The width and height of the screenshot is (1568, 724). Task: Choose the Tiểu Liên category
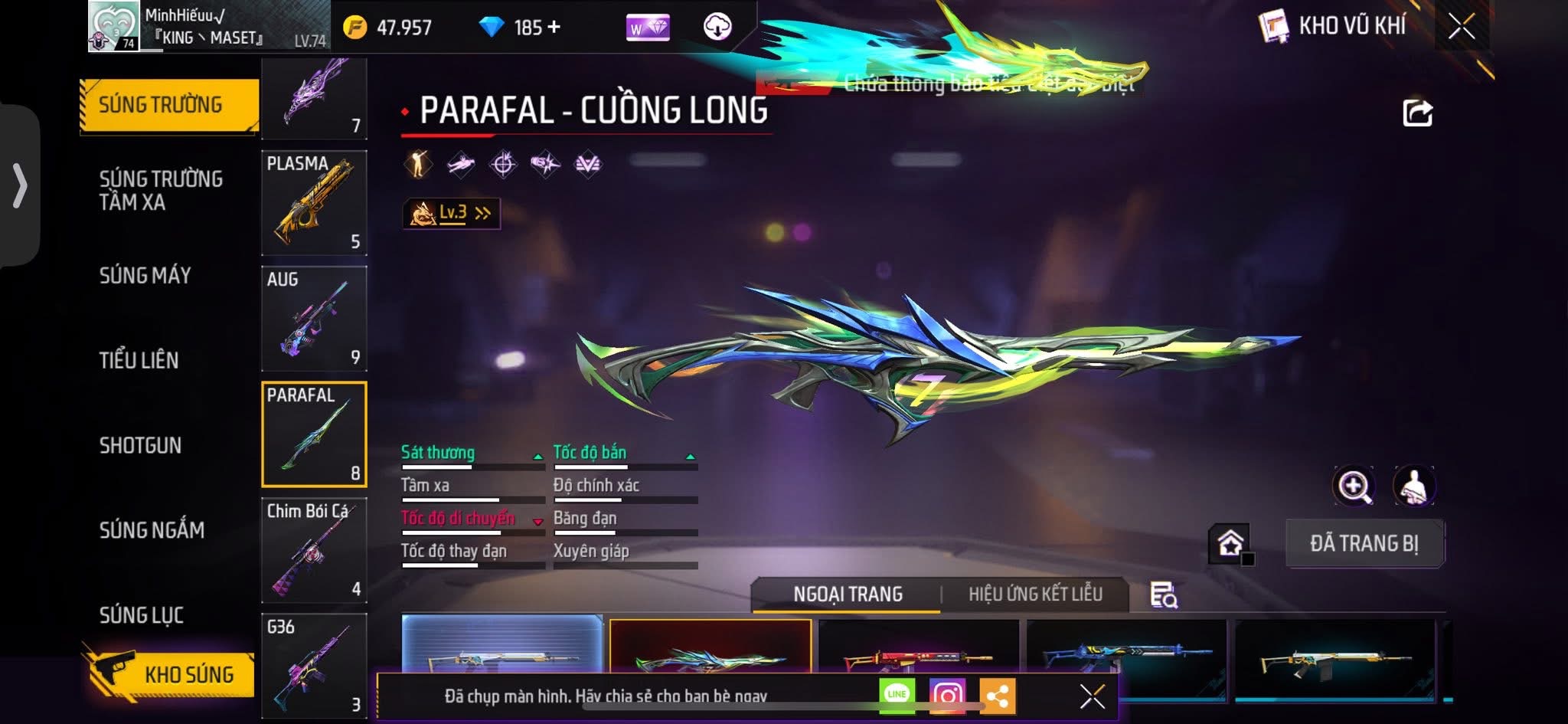tap(139, 360)
